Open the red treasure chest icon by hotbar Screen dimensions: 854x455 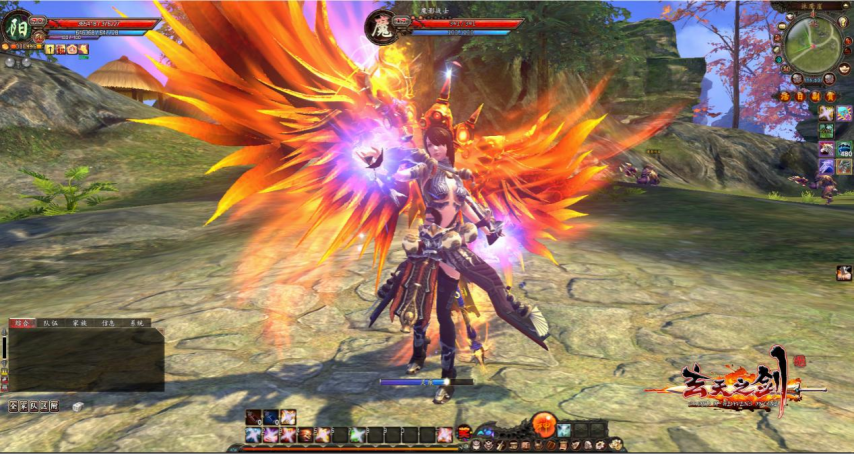coord(465,432)
